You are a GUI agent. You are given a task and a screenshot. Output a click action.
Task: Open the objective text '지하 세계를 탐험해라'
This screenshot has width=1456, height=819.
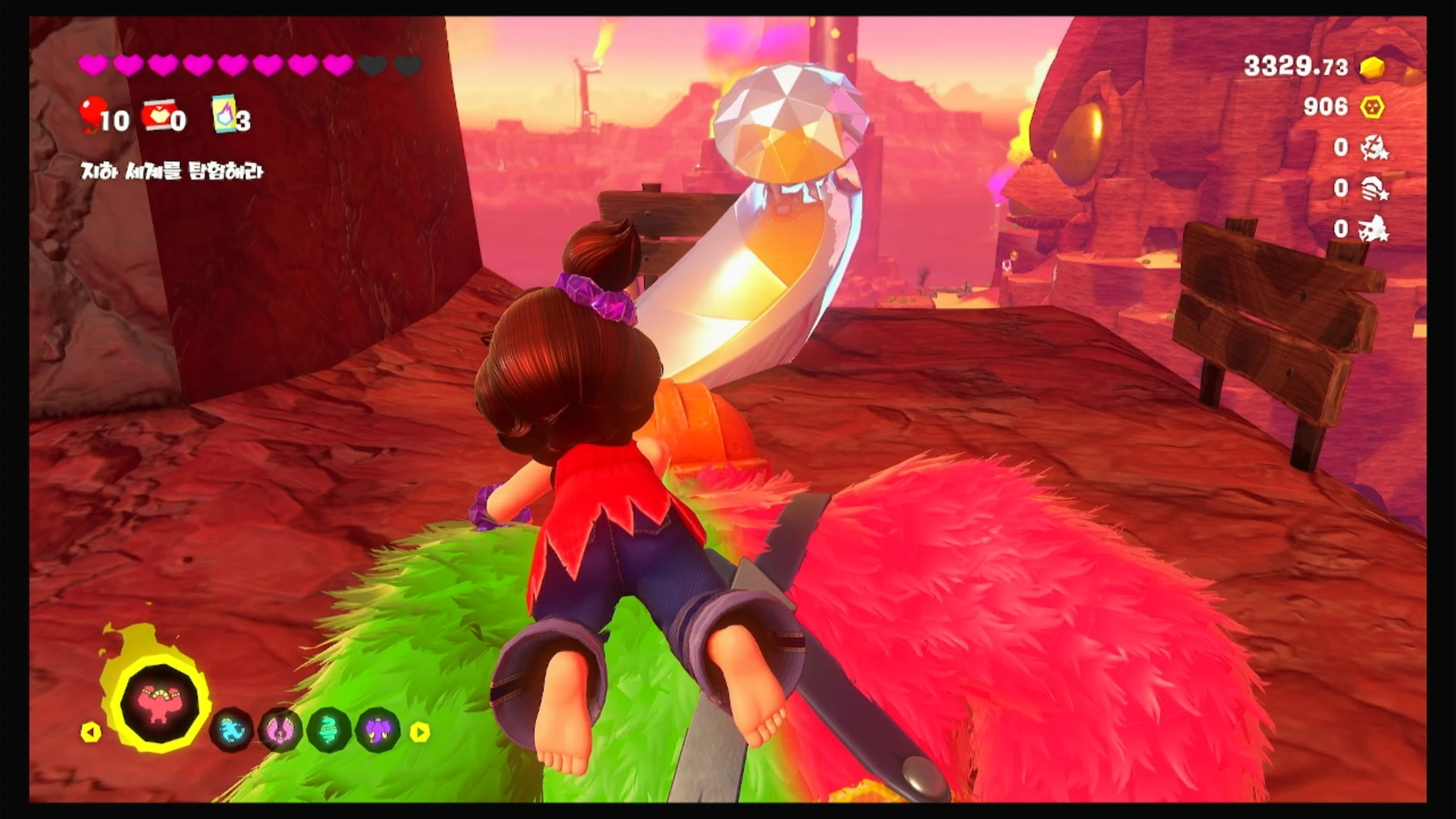(172, 171)
